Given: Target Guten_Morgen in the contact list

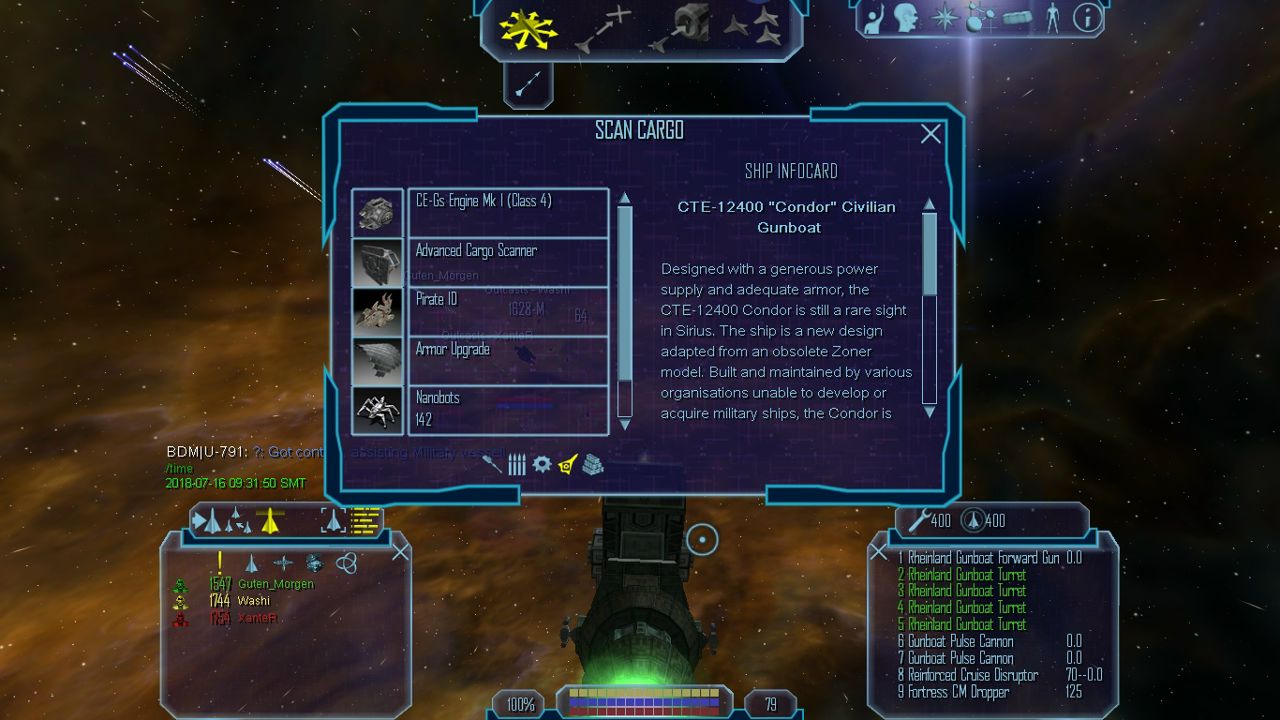Looking at the screenshot, I should (275, 584).
